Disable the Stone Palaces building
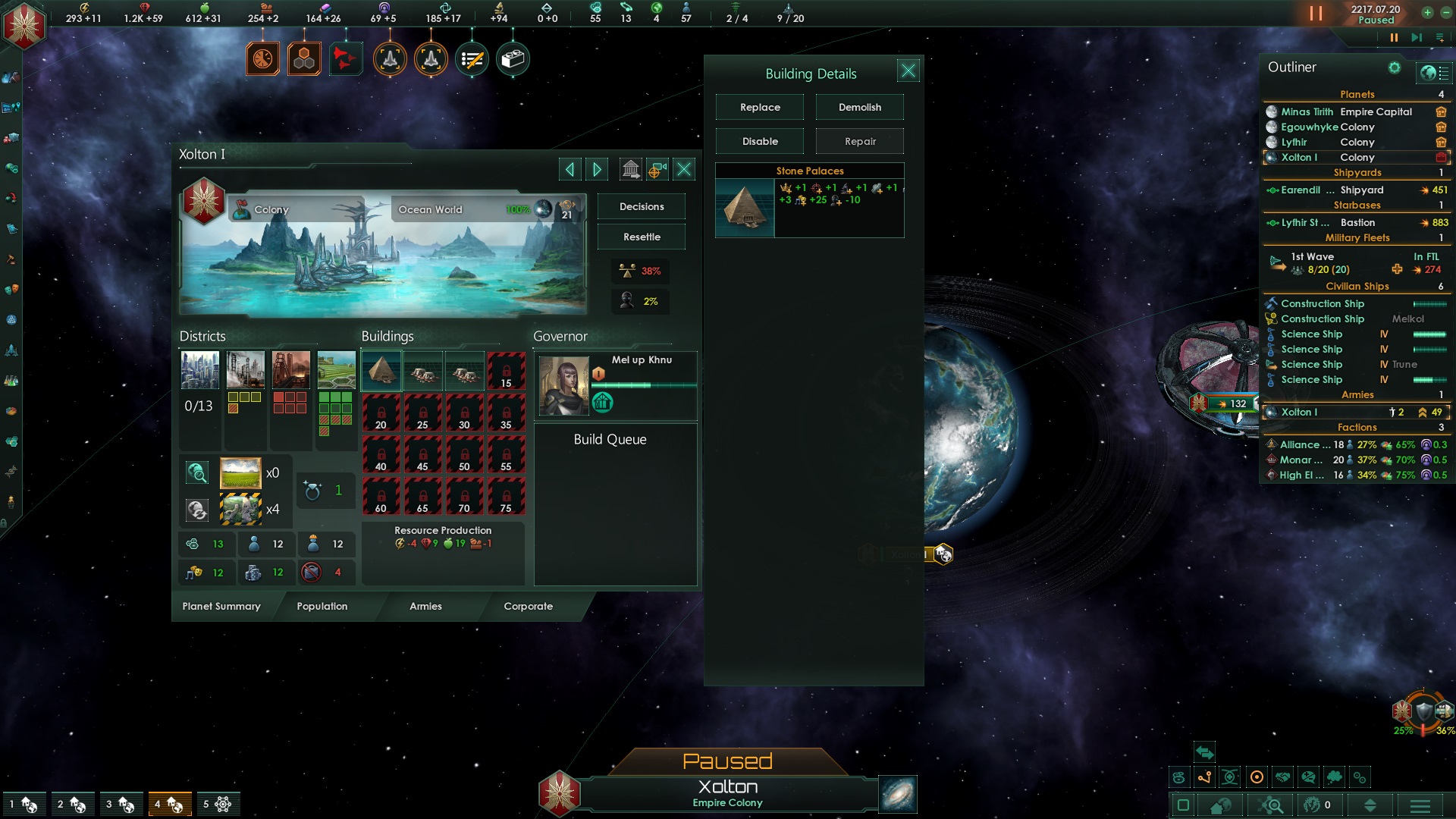Image resolution: width=1456 pixels, height=819 pixels. click(x=760, y=141)
